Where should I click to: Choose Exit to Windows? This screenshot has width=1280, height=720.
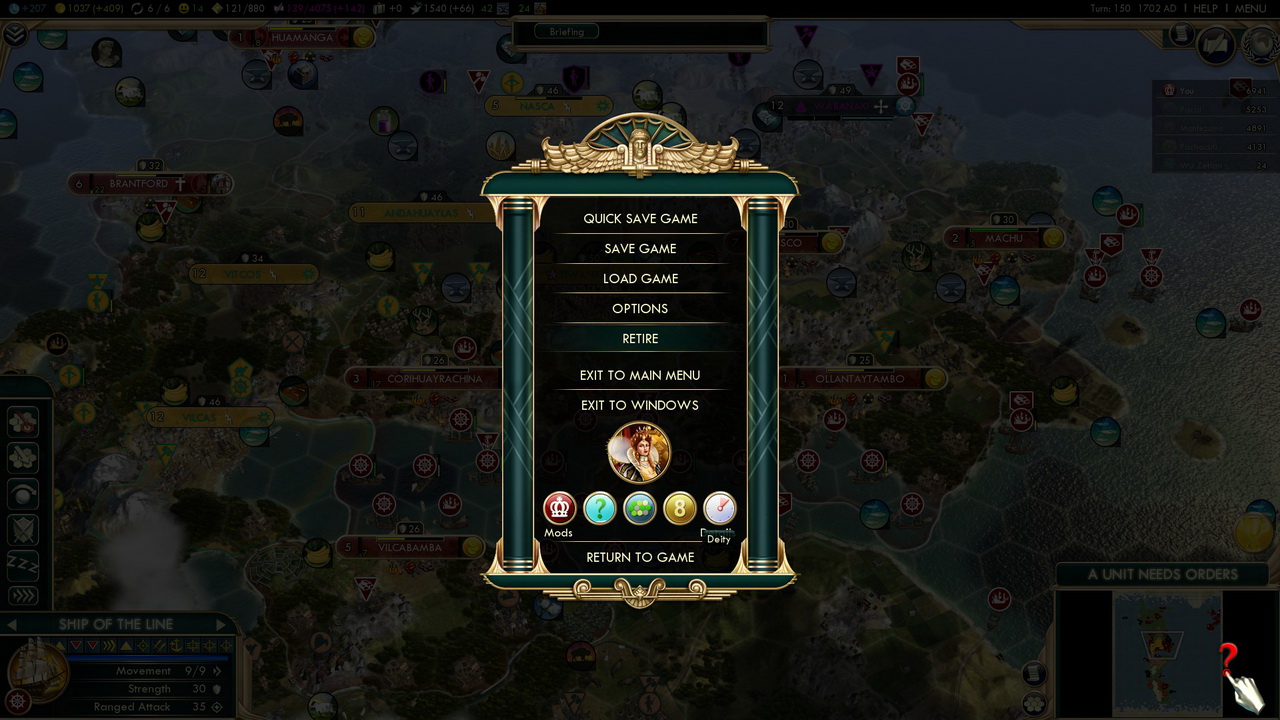(x=640, y=405)
